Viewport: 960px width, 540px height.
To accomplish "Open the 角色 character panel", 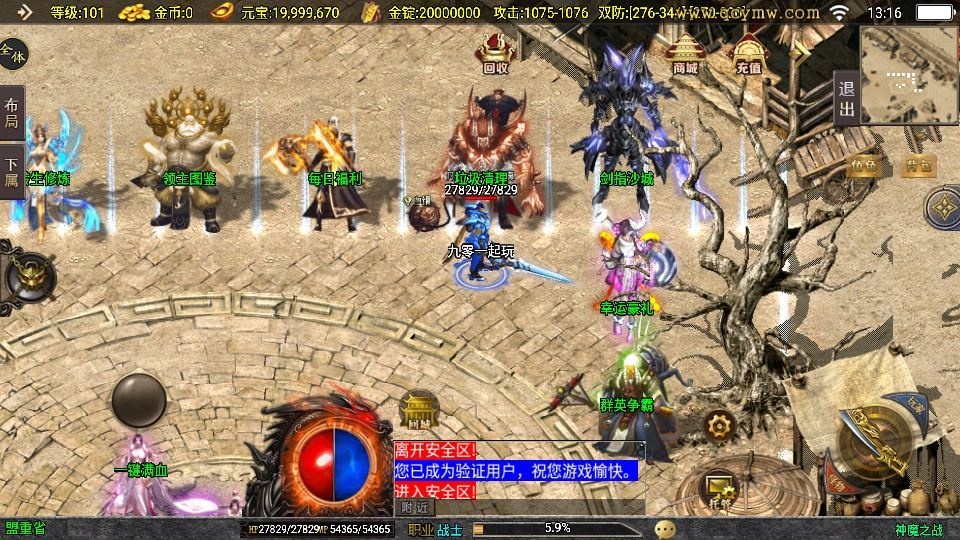I will [864, 166].
